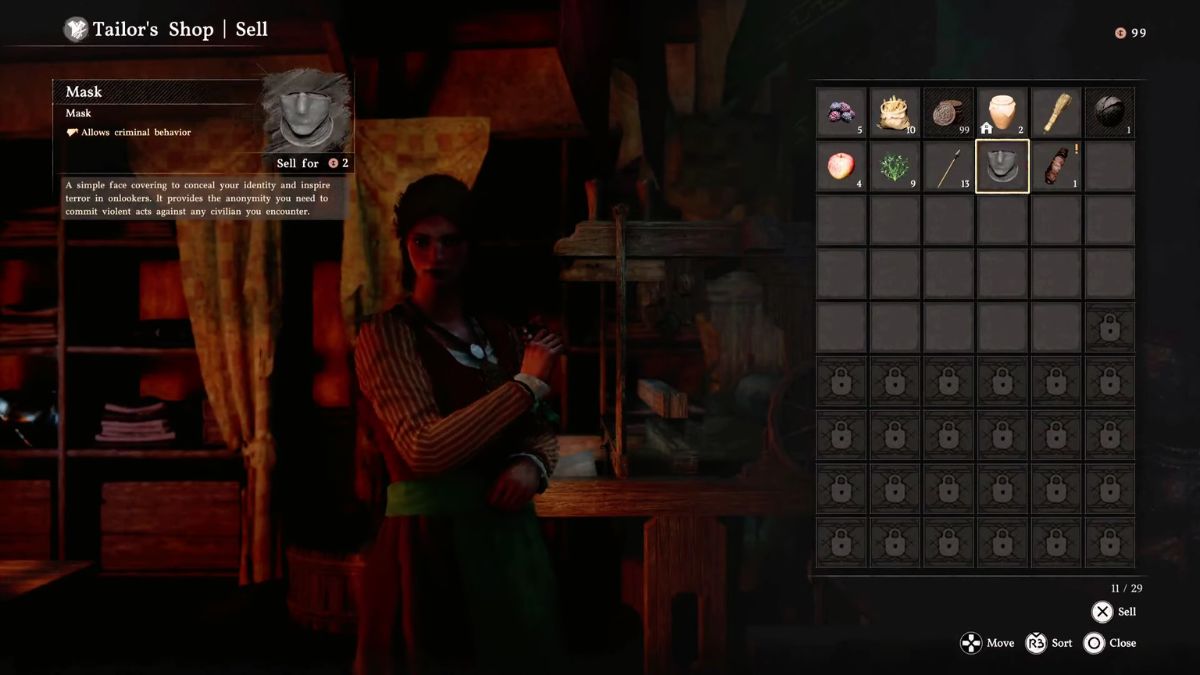Select the sack of grain
Screen dimensions: 1200x675
(894, 113)
